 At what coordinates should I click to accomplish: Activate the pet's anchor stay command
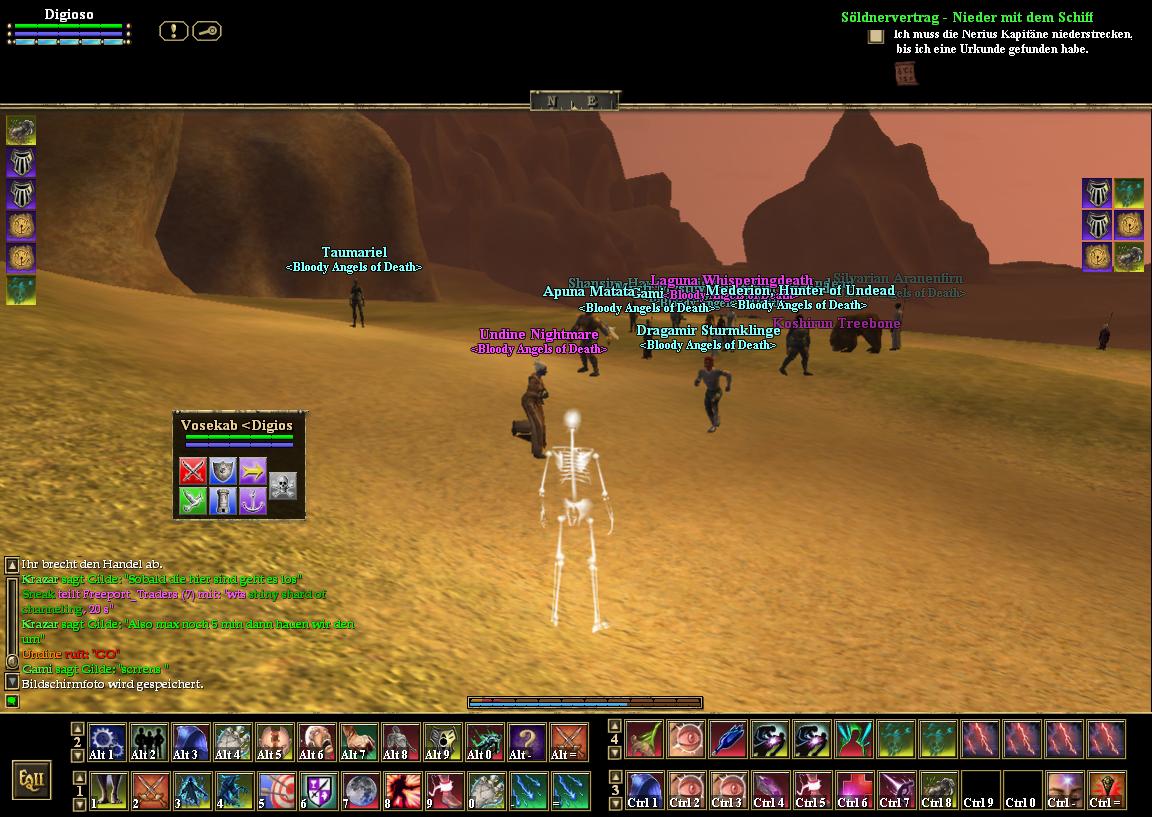[252, 500]
